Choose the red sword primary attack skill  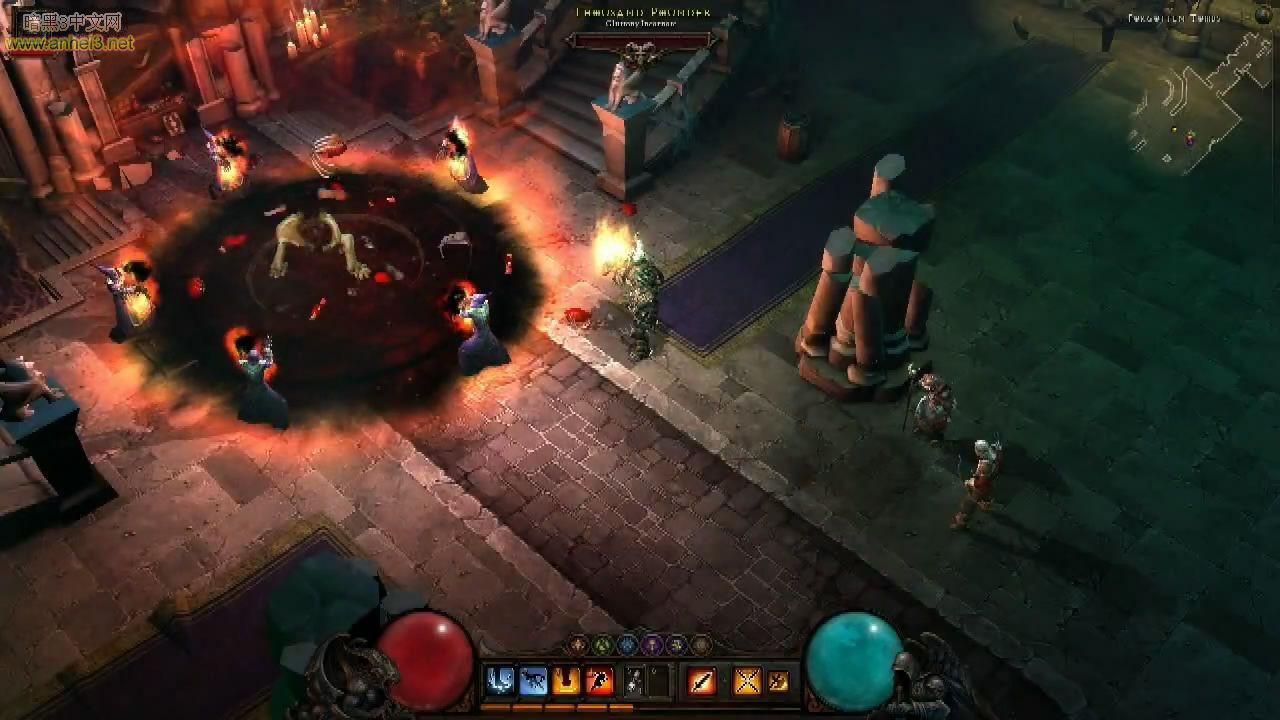point(702,681)
